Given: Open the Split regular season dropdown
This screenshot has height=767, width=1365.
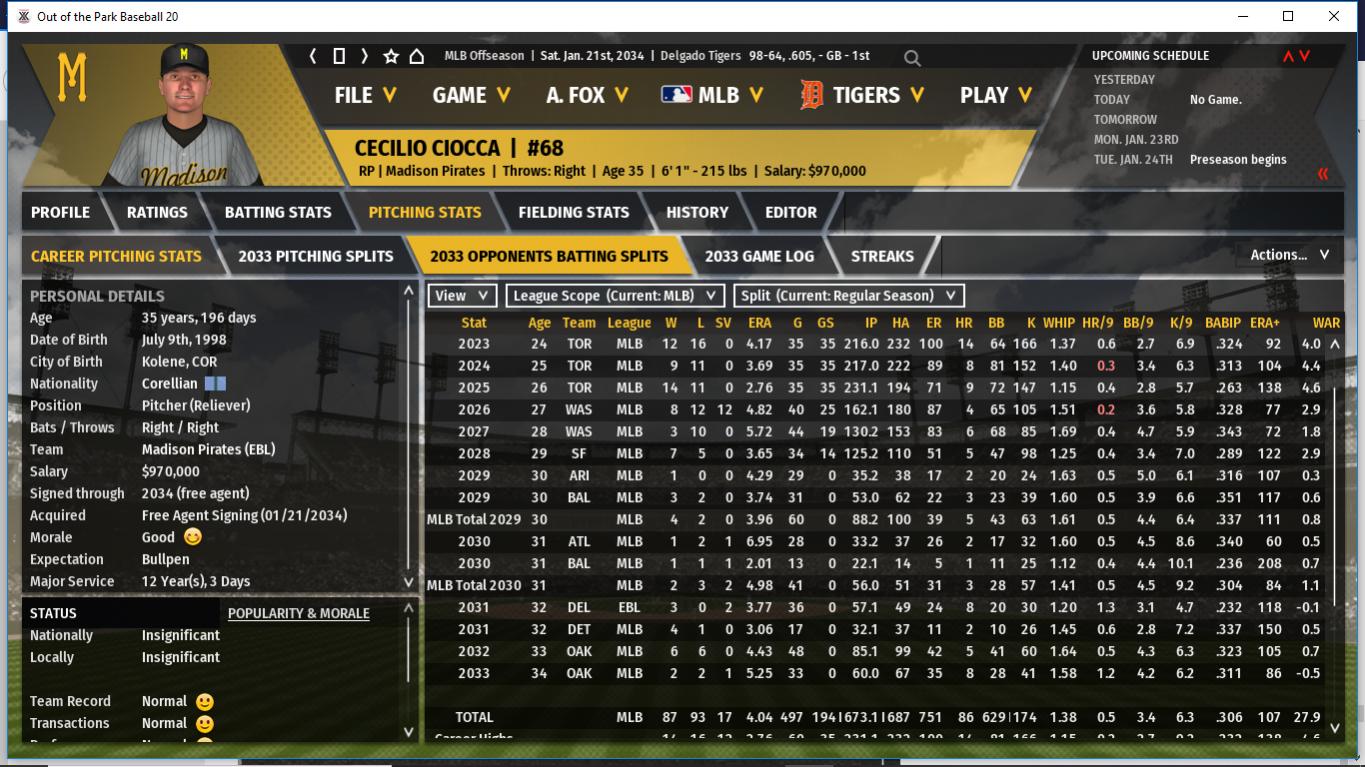Looking at the screenshot, I should coord(849,296).
